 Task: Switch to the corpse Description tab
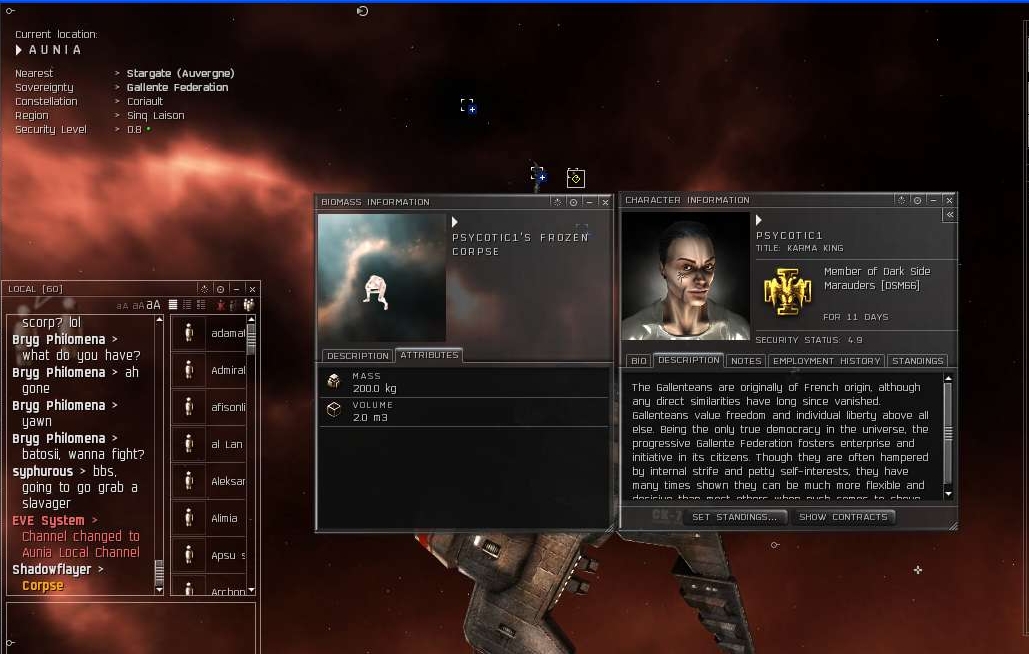coord(357,356)
